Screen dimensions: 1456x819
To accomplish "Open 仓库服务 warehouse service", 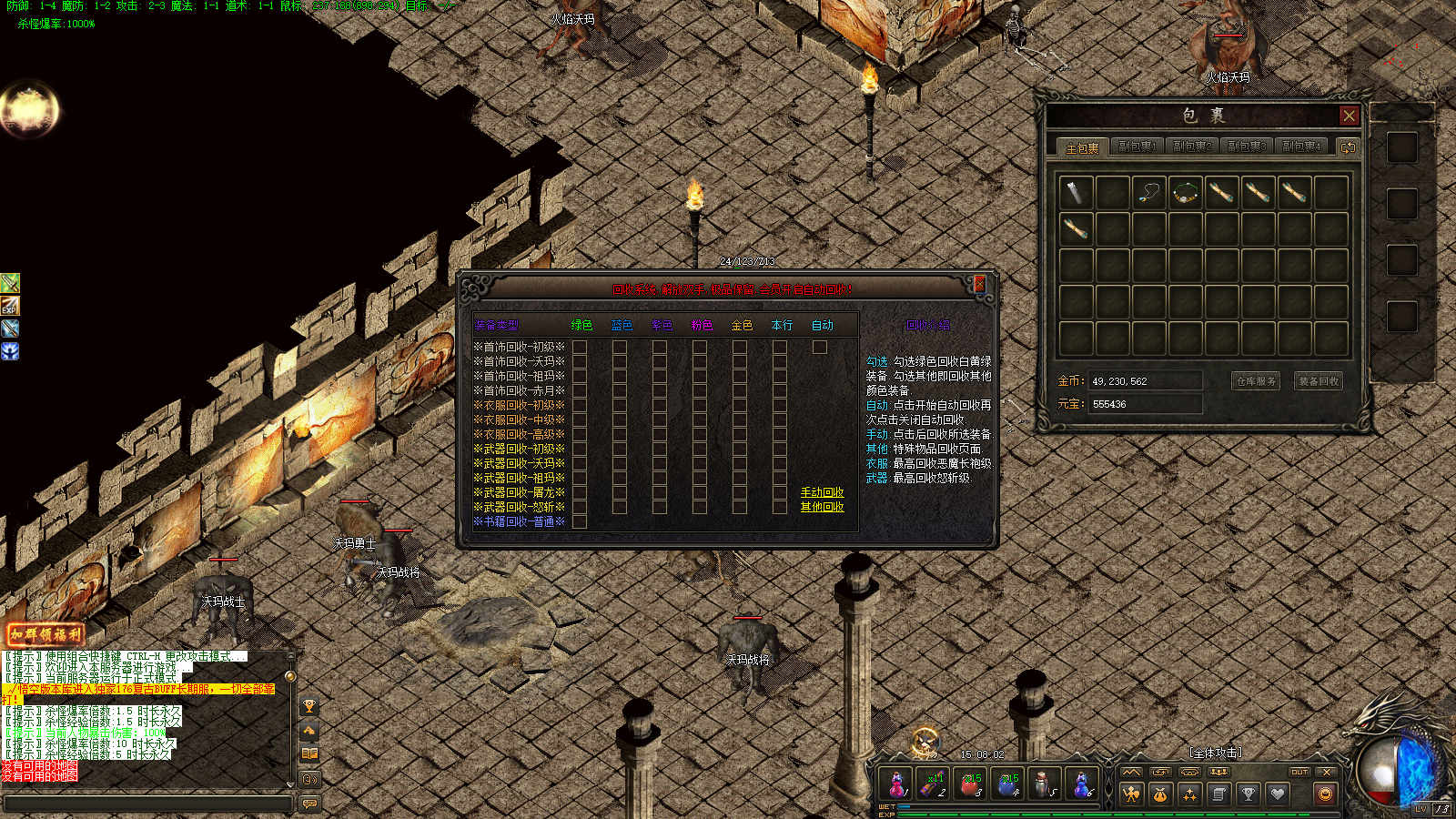I will [x=1257, y=381].
